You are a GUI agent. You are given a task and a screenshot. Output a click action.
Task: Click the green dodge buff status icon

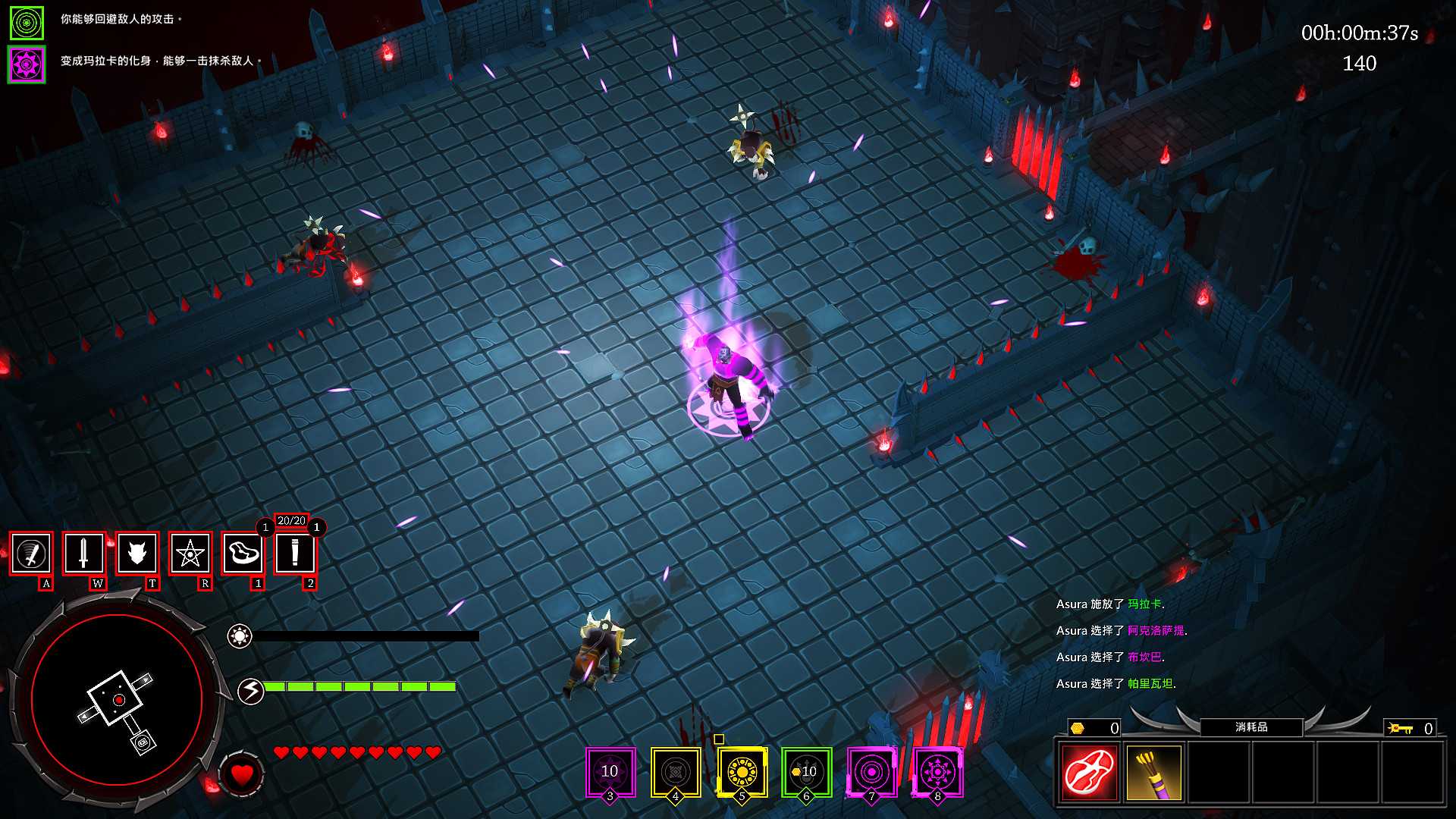tap(27, 23)
